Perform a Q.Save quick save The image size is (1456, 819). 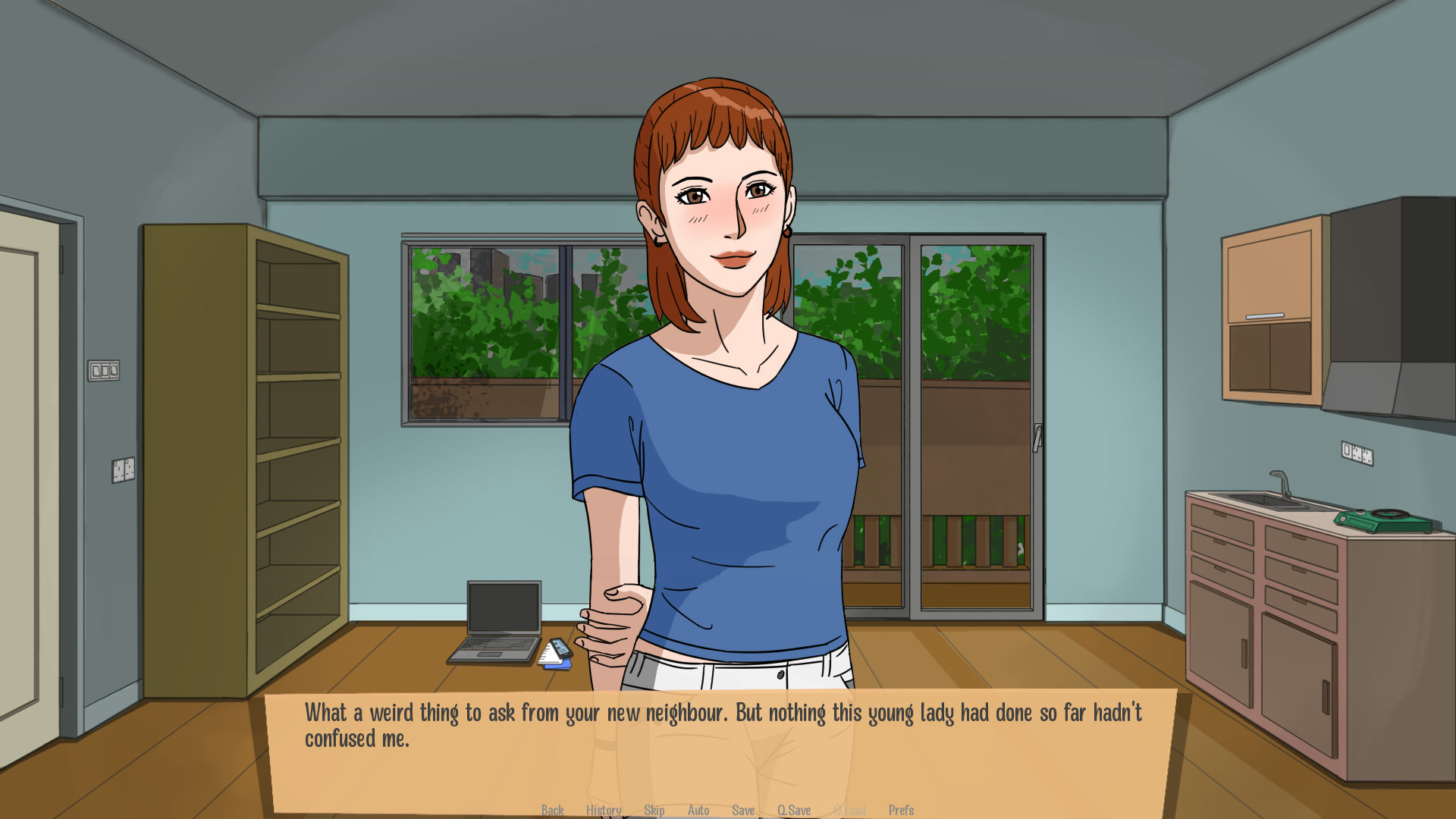pyautogui.click(x=795, y=809)
